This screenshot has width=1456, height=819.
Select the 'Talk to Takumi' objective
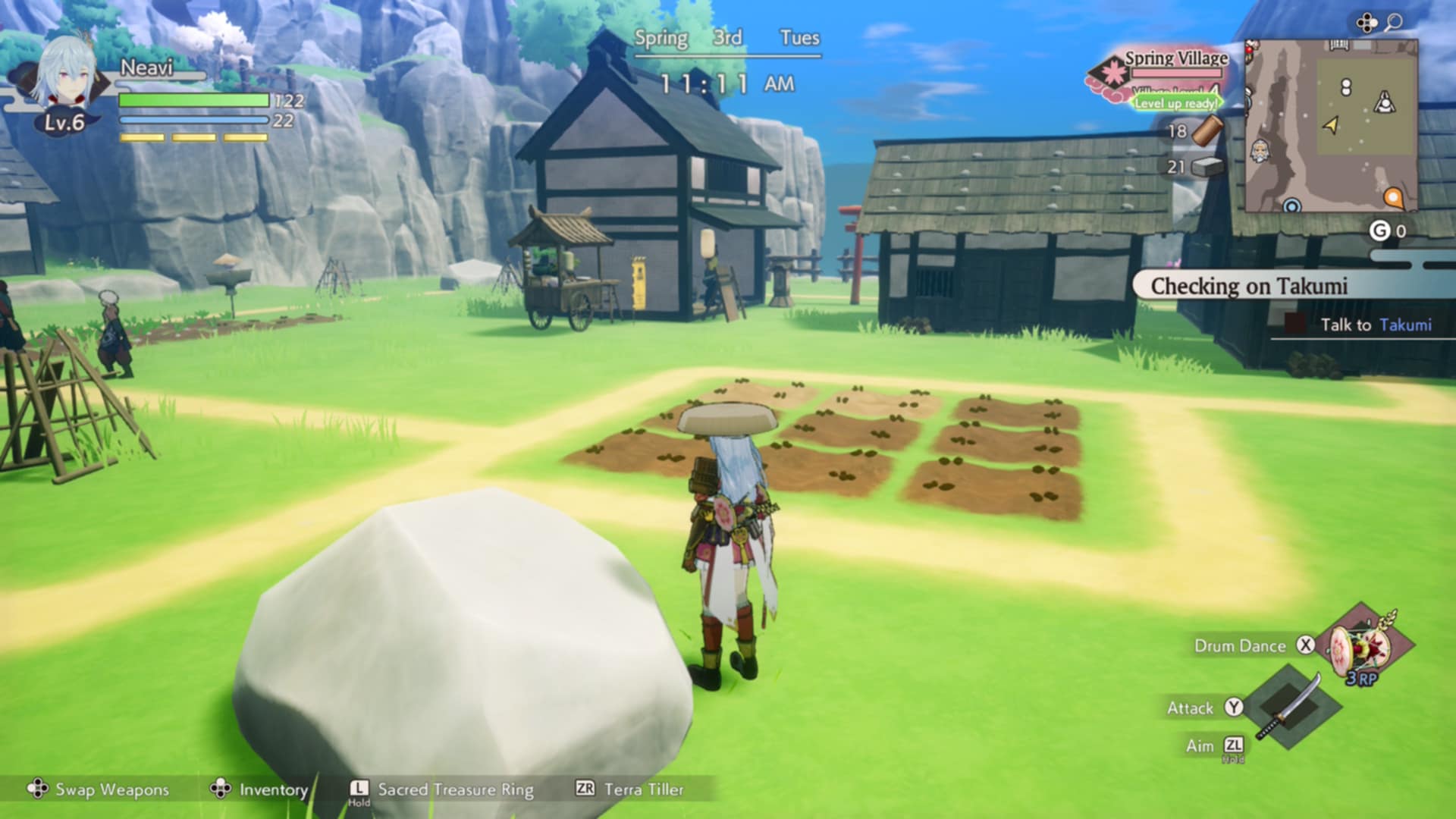click(1375, 325)
